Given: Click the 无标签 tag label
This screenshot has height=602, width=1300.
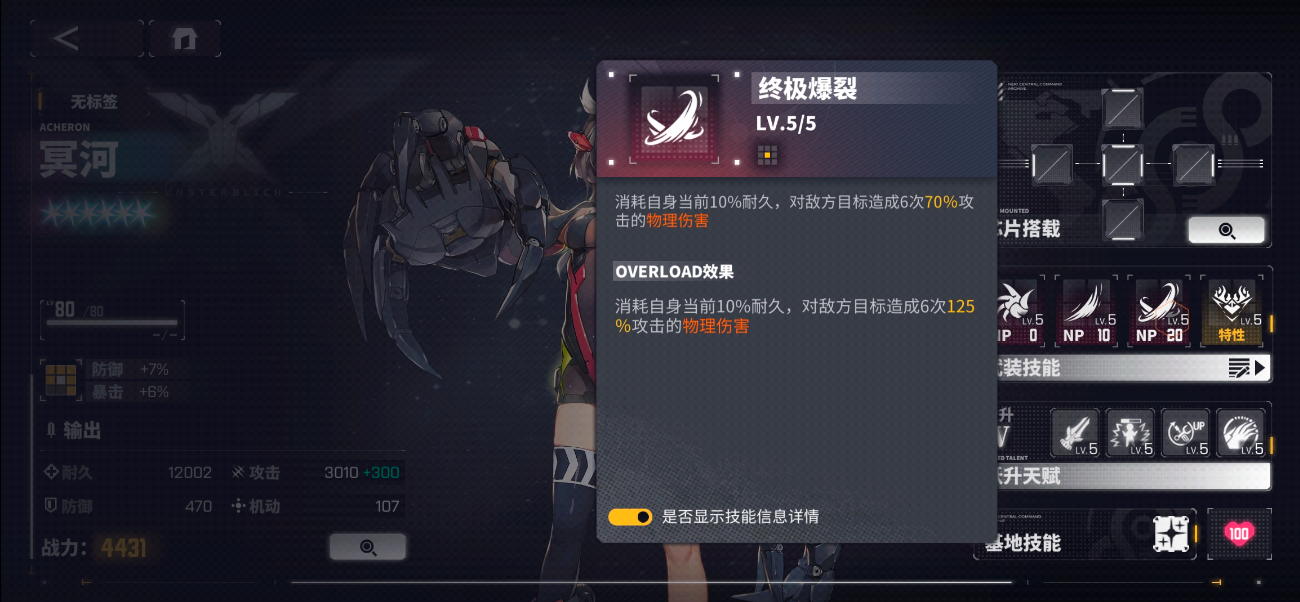Looking at the screenshot, I should [94, 101].
